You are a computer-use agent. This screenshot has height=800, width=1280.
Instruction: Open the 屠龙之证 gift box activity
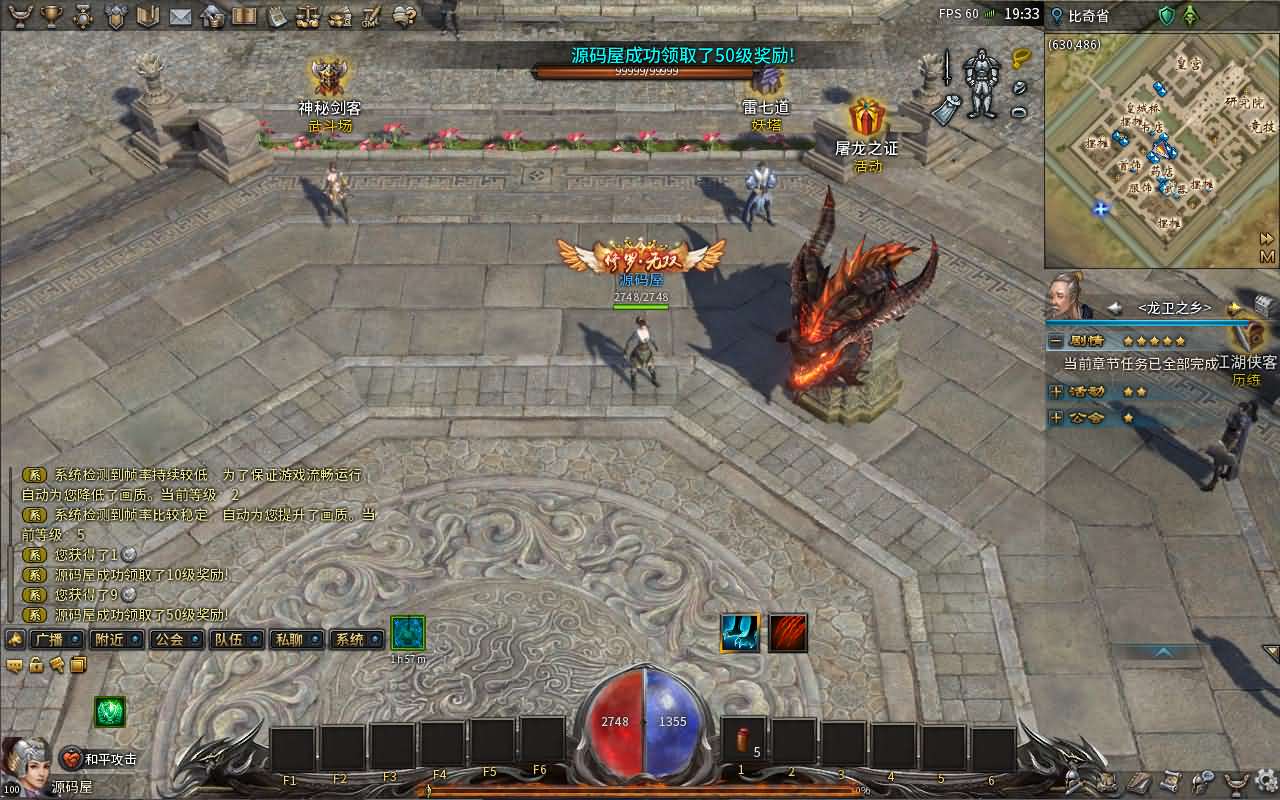866,120
